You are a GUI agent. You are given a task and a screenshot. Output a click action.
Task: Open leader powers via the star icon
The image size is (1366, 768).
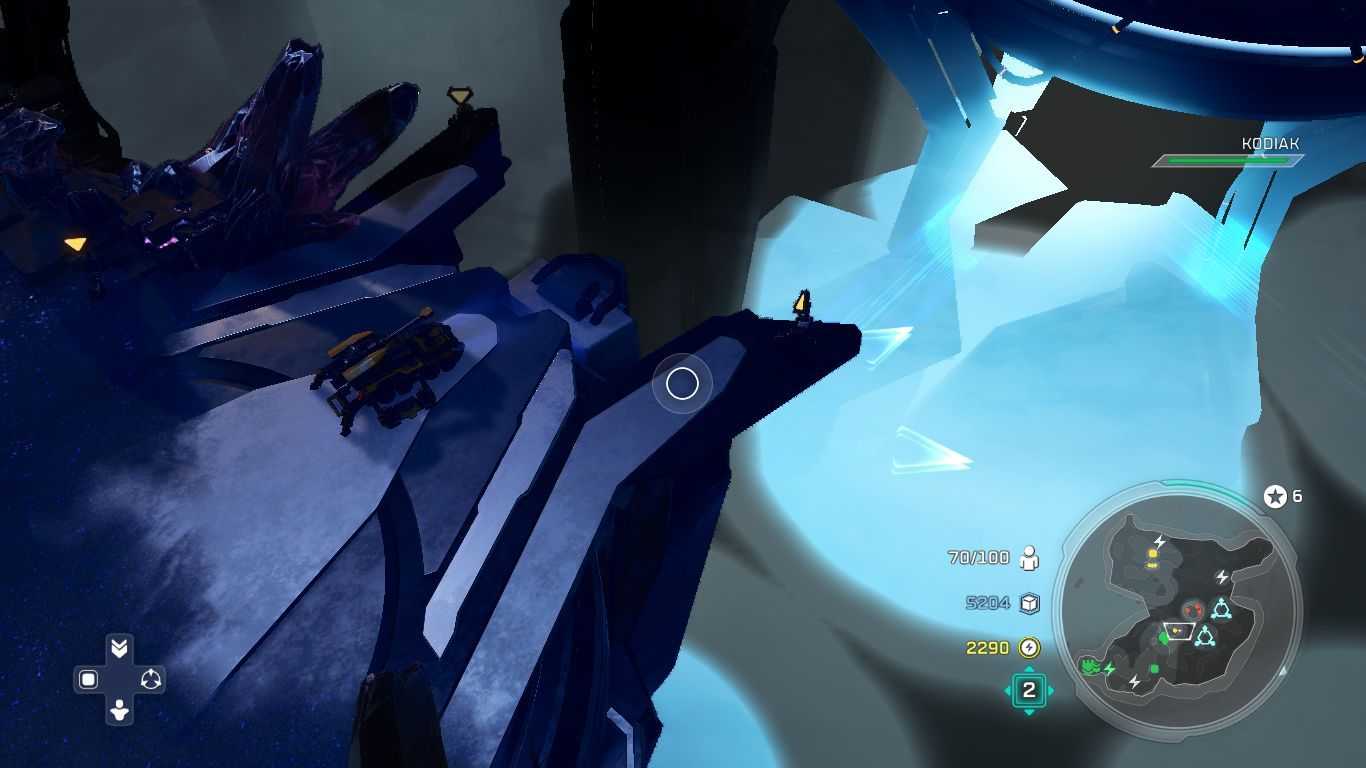(x=1275, y=496)
